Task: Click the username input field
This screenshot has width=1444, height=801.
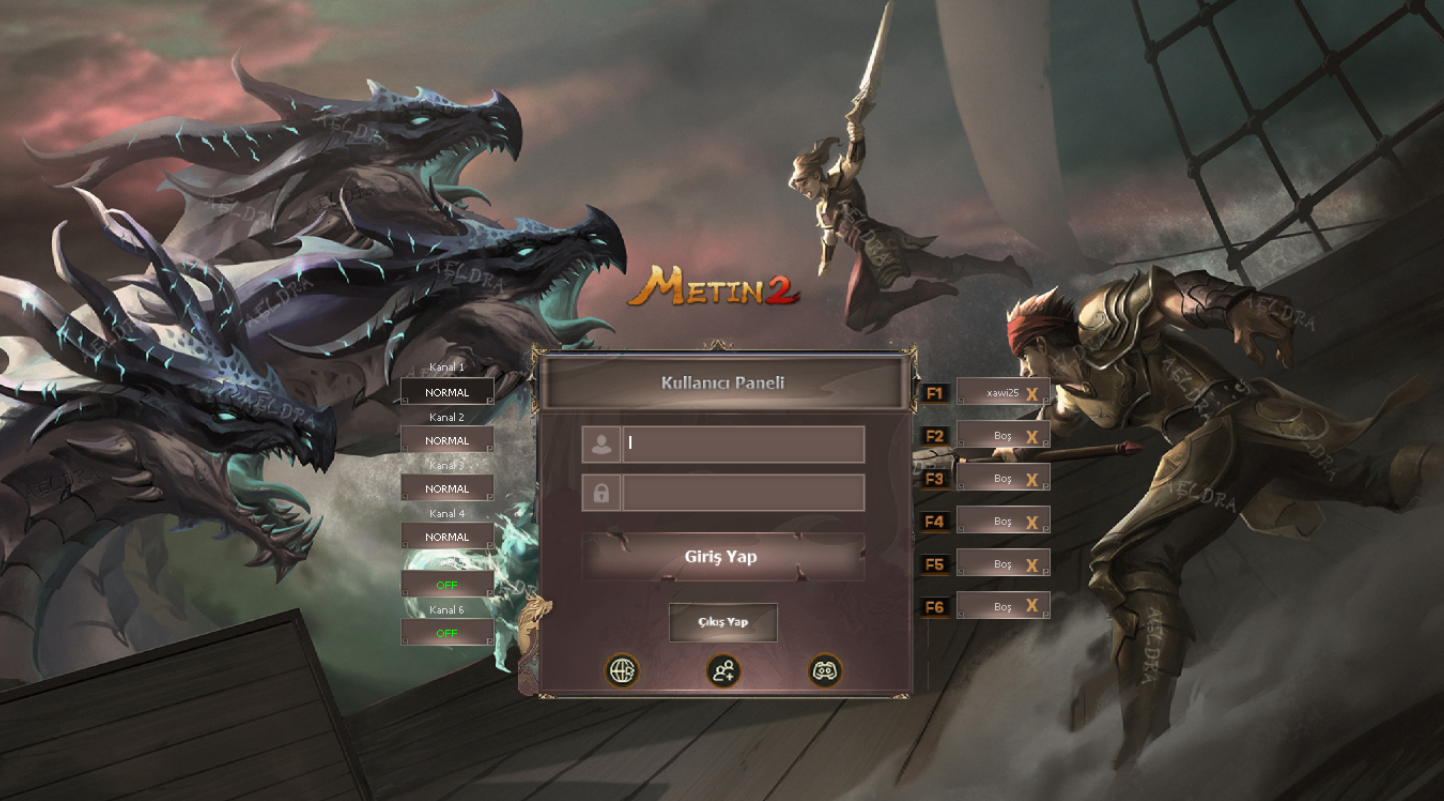Action: click(743, 444)
